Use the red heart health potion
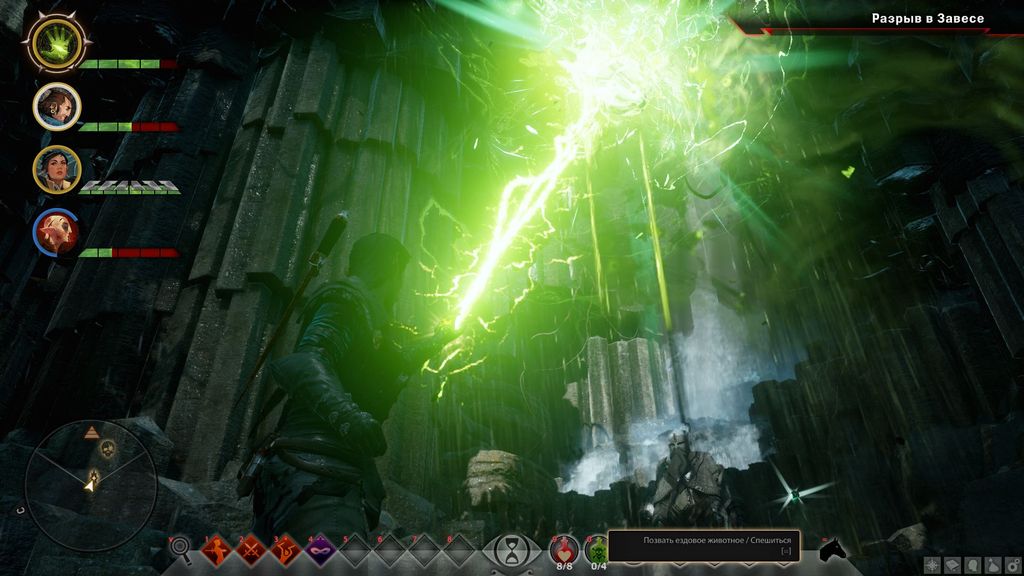Viewport: 1024px width, 576px height. 564,547
